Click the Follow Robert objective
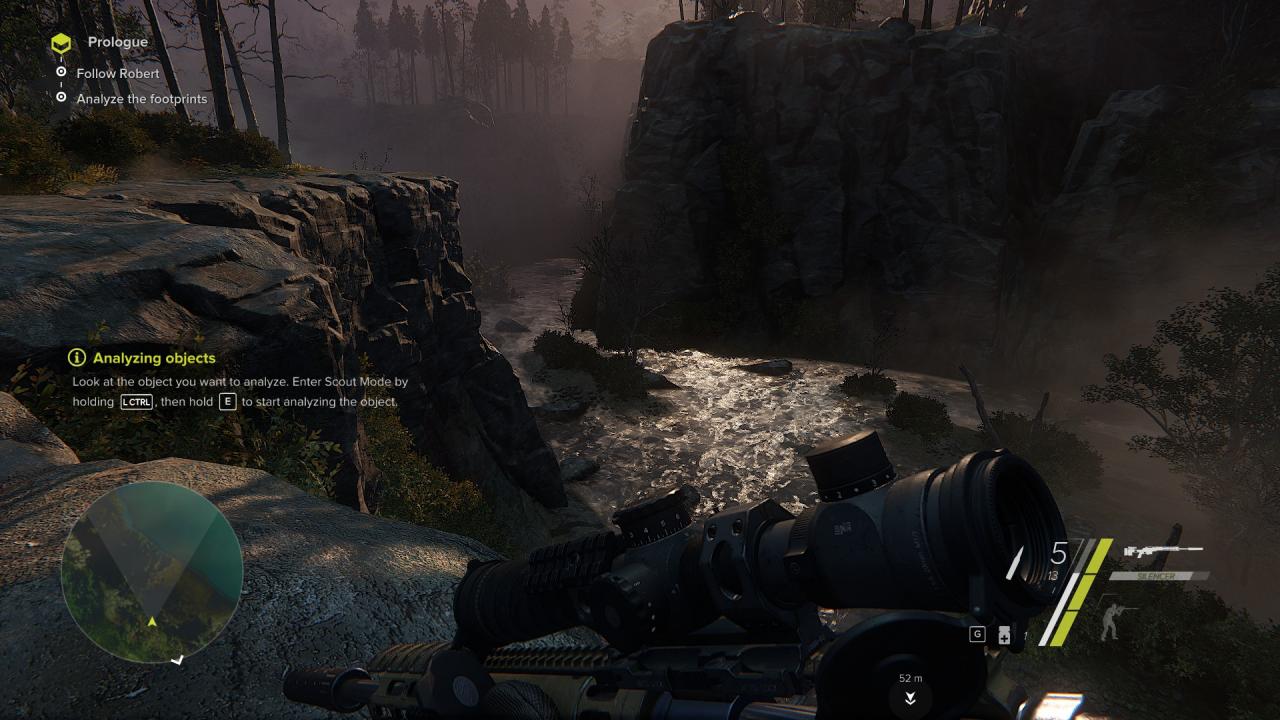 click(117, 73)
